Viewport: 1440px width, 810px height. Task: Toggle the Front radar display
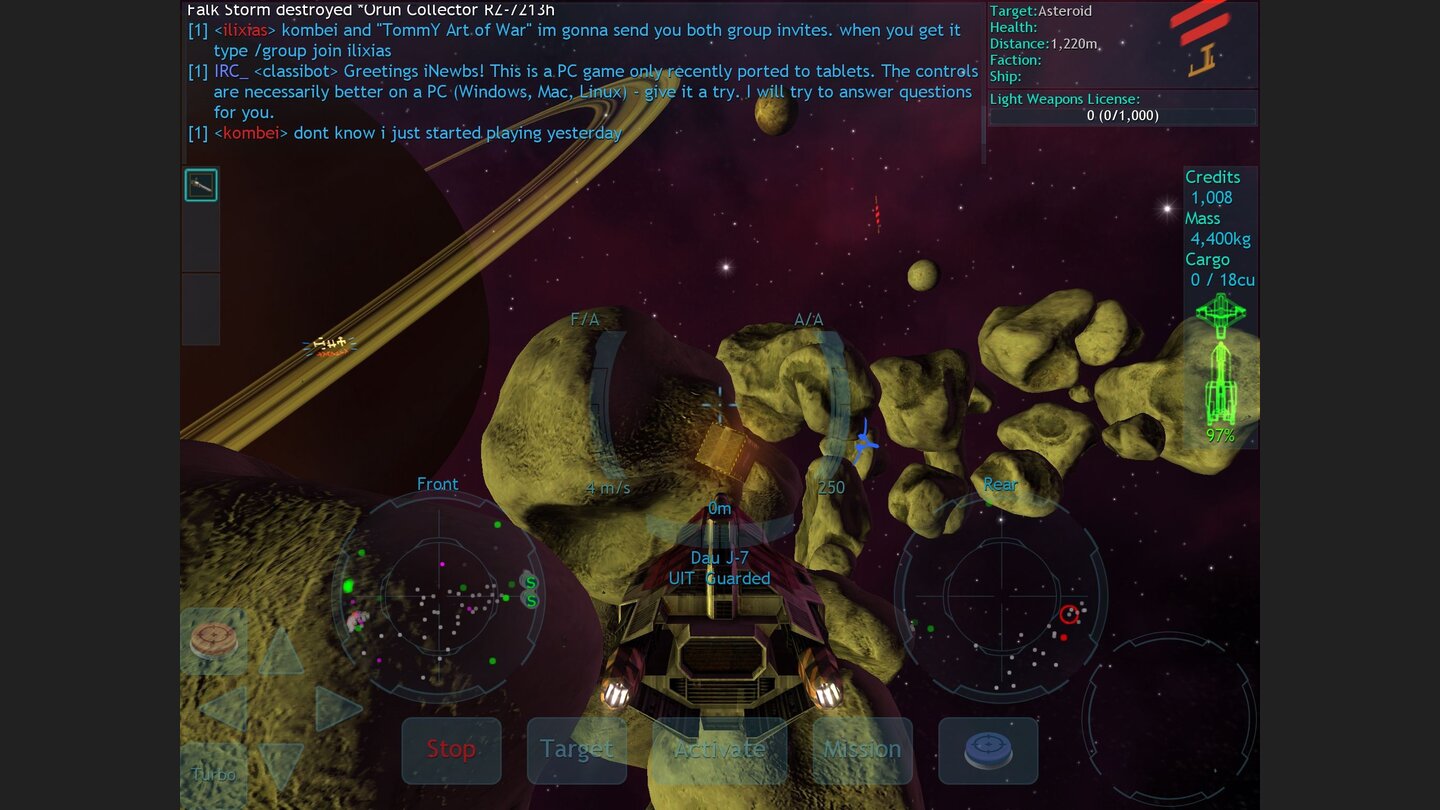click(438, 595)
